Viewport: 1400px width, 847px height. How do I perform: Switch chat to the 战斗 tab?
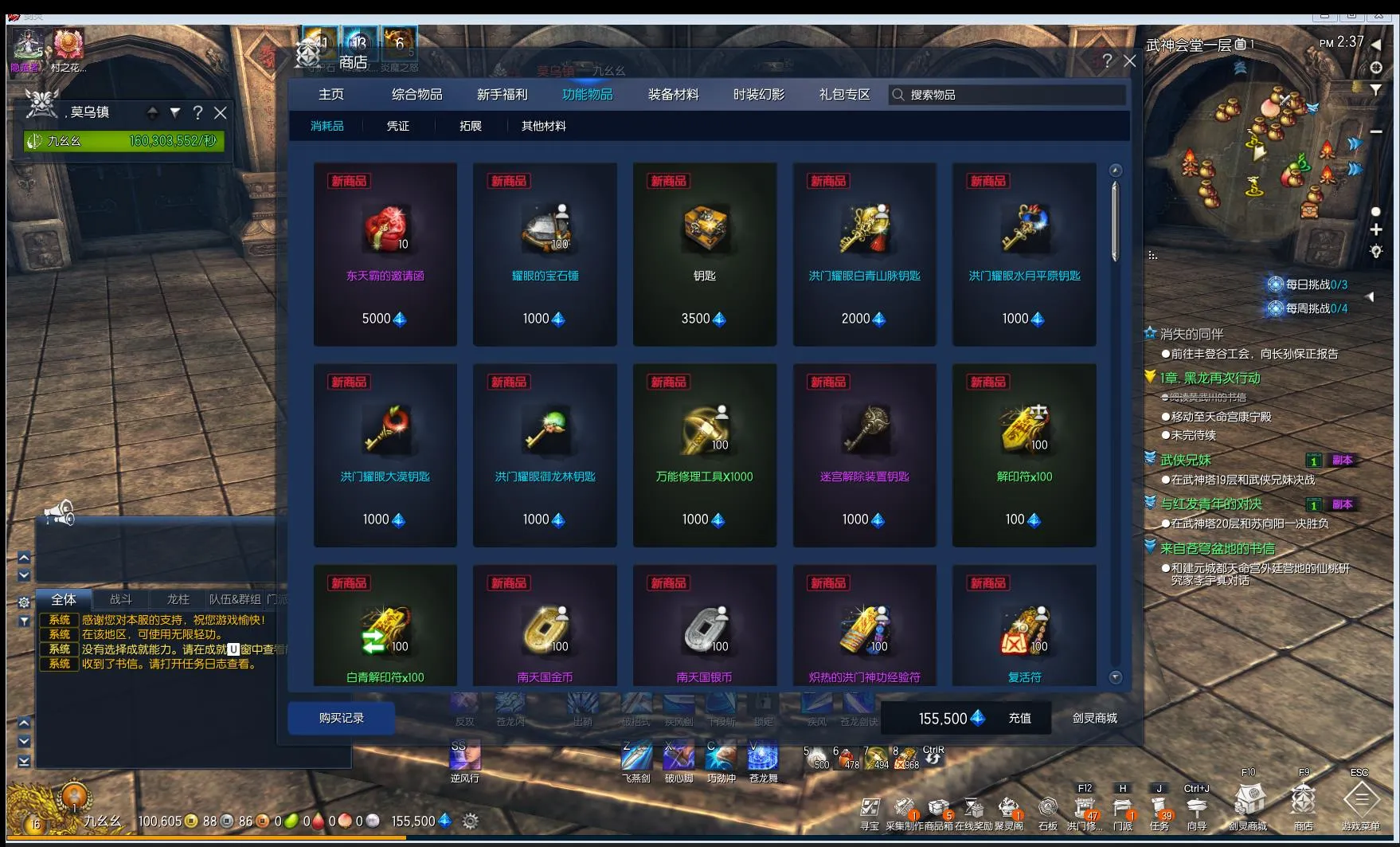click(x=121, y=599)
